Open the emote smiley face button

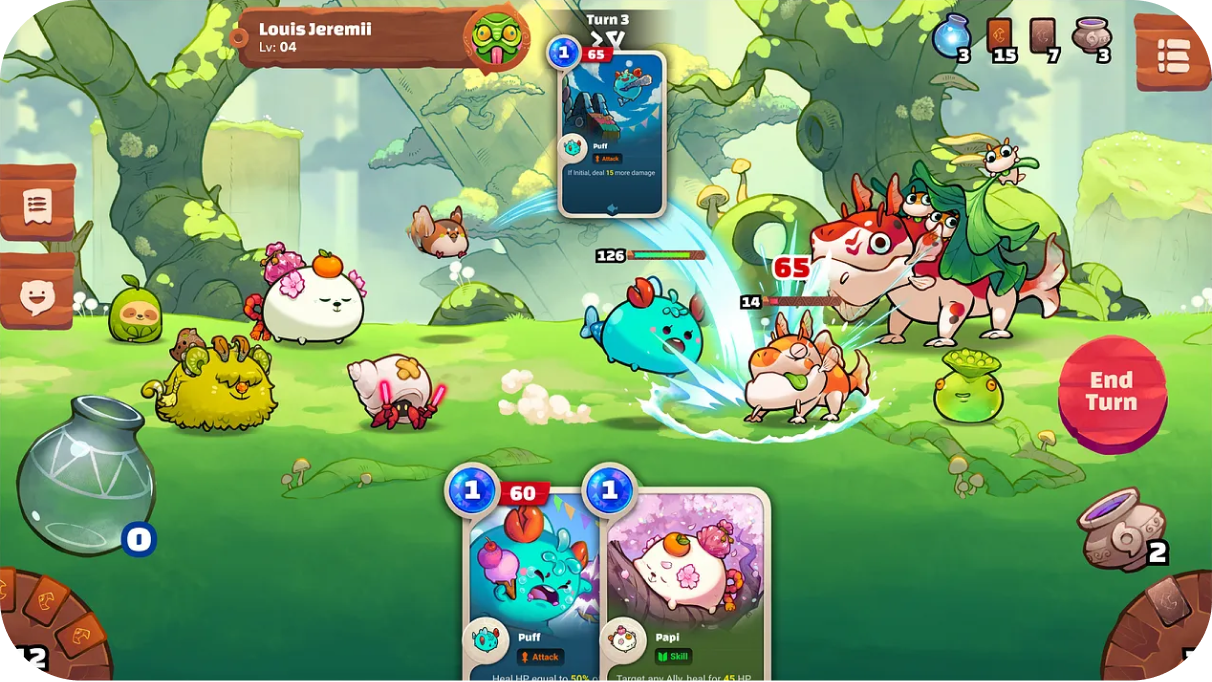[x=37, y=292]
